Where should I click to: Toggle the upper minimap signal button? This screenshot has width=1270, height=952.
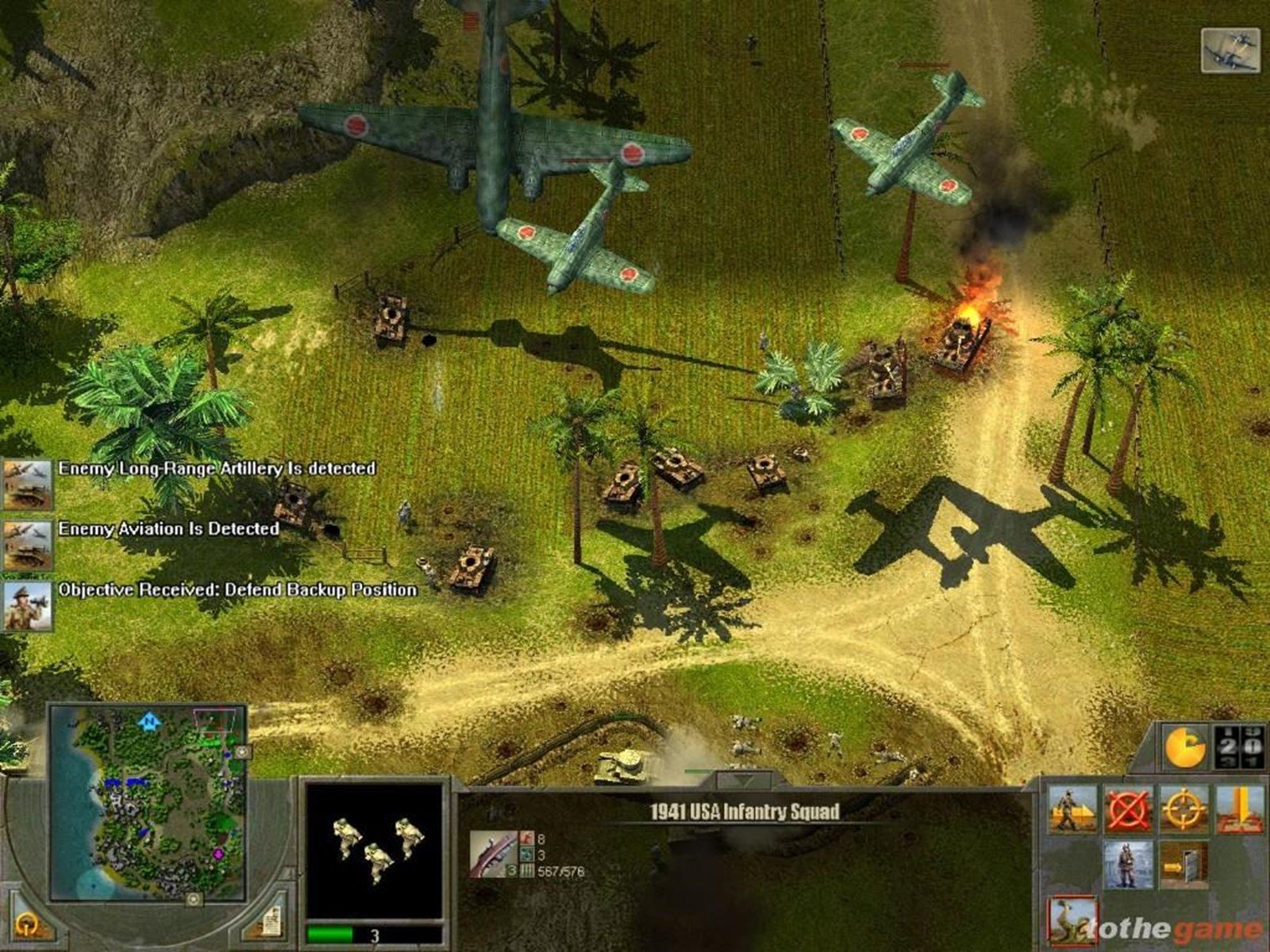coord(242,752)
